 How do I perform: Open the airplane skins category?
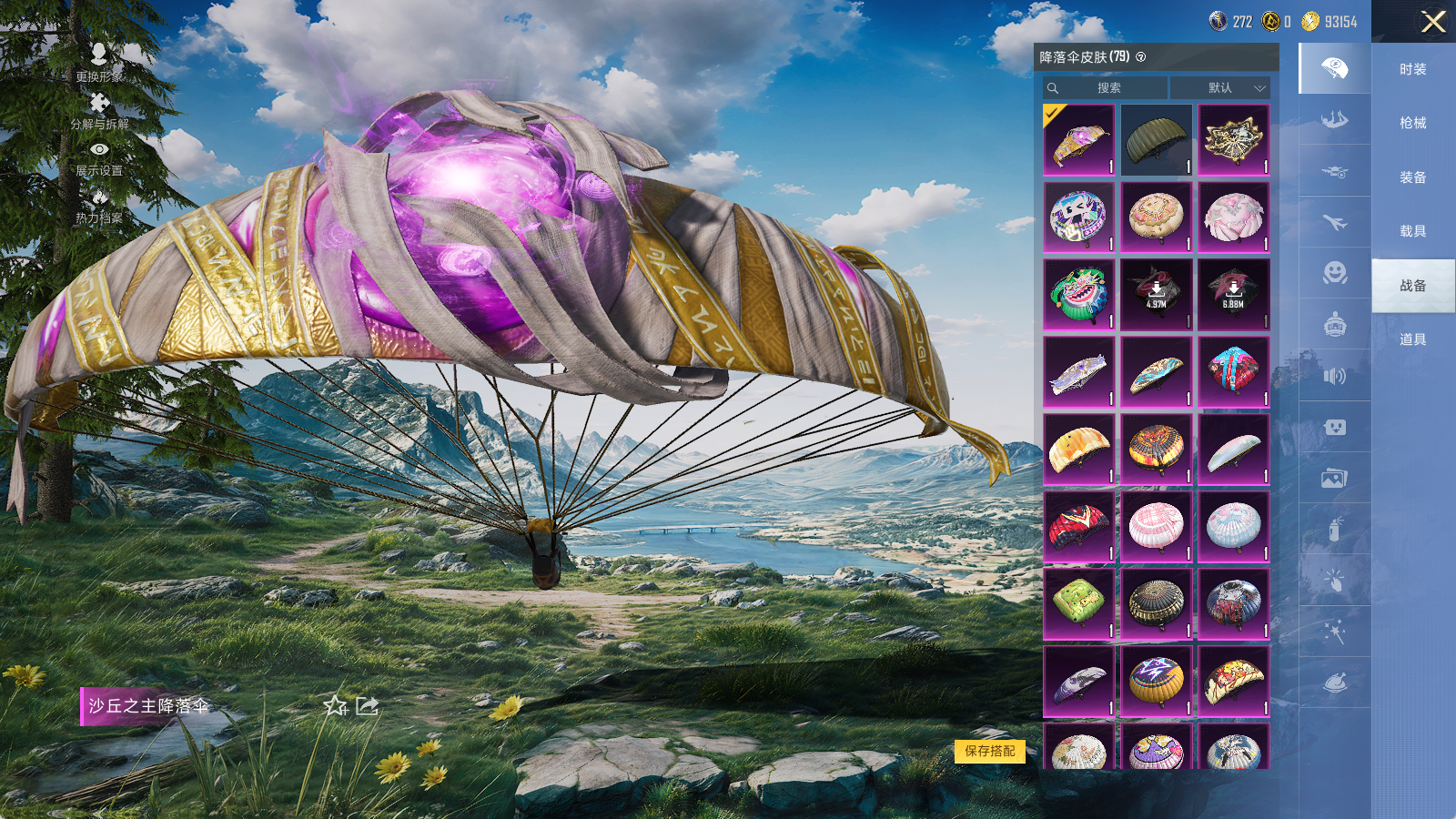click(x=1334, y=222)
